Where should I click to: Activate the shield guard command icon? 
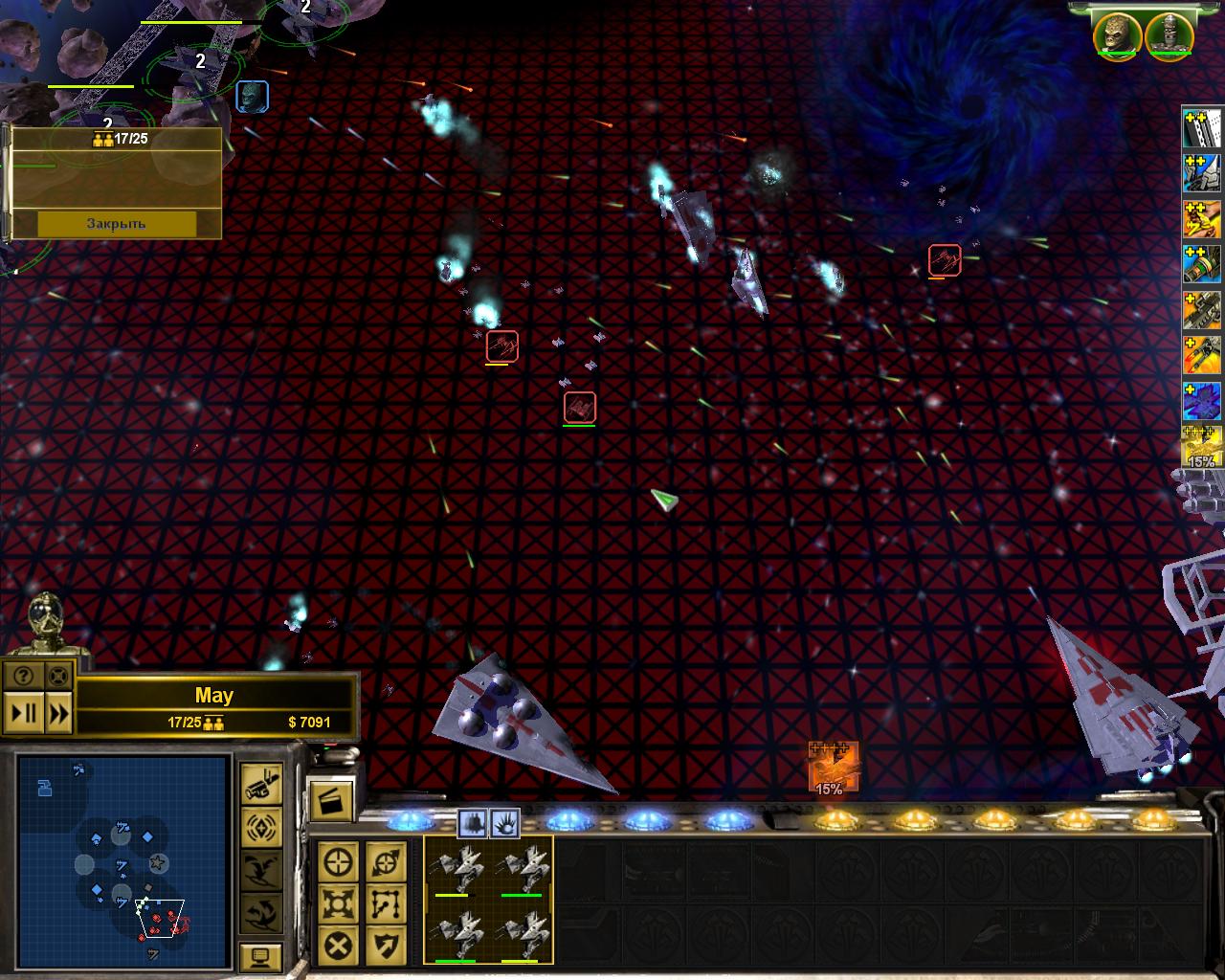click(x=386, y=946)
